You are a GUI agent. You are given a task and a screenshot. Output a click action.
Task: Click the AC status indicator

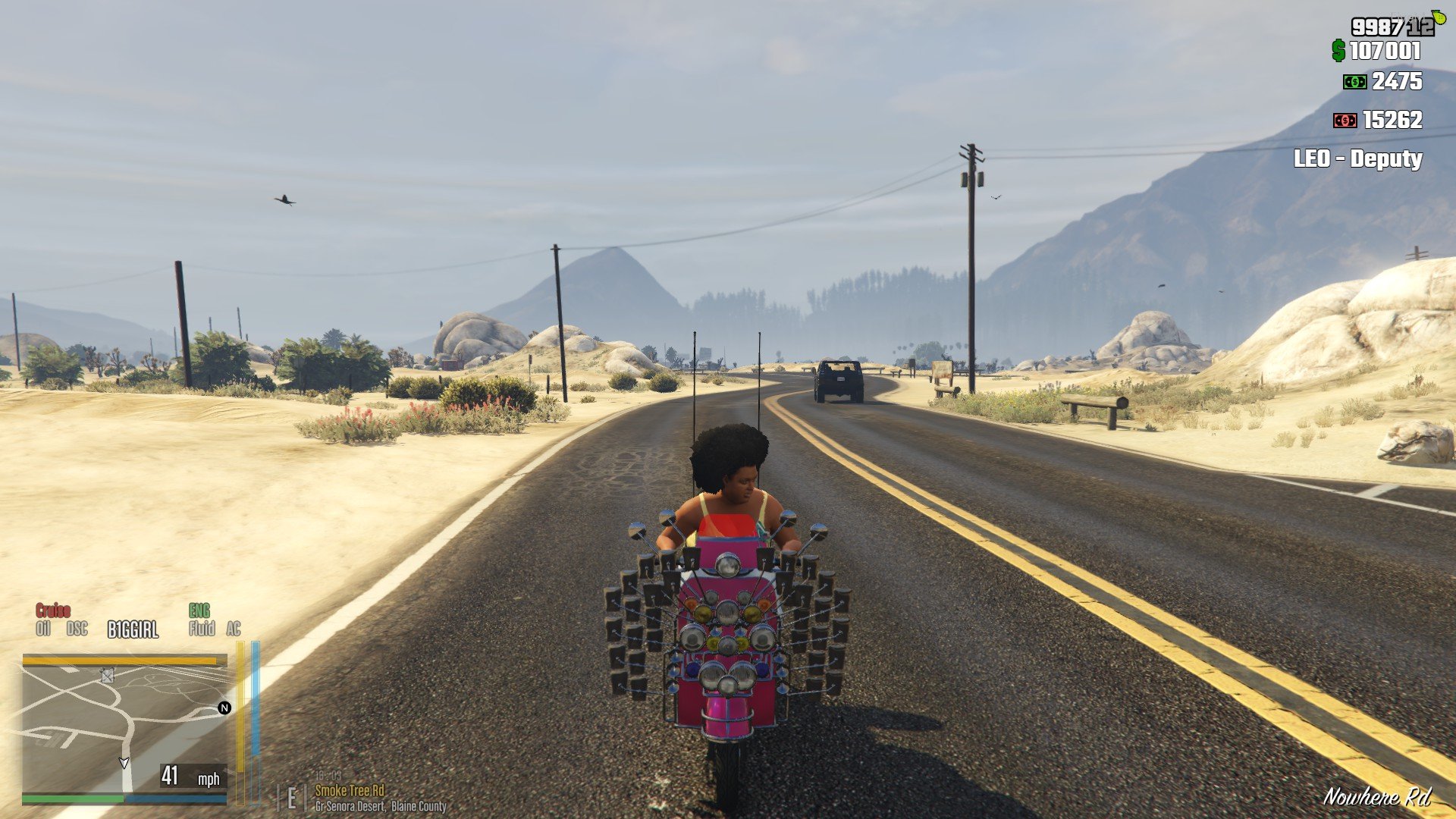coord(234,629)
